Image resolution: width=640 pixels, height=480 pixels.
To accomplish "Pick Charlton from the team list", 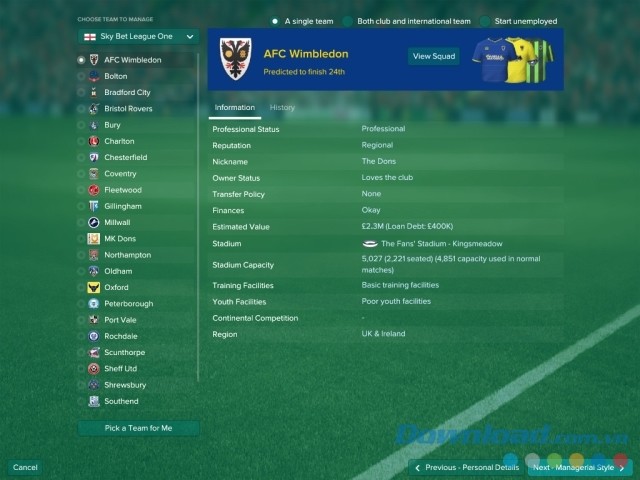I will click(x=118, y=141).
